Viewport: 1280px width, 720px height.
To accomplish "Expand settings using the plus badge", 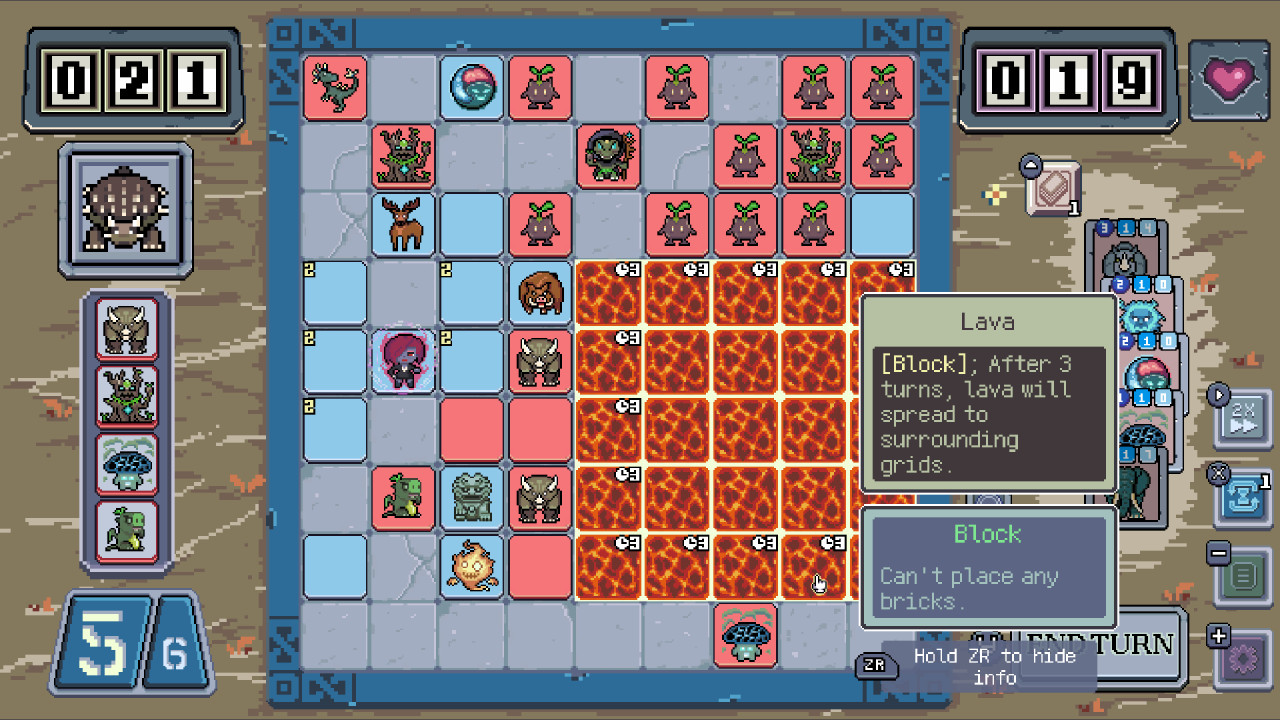I will [1216, 634].
